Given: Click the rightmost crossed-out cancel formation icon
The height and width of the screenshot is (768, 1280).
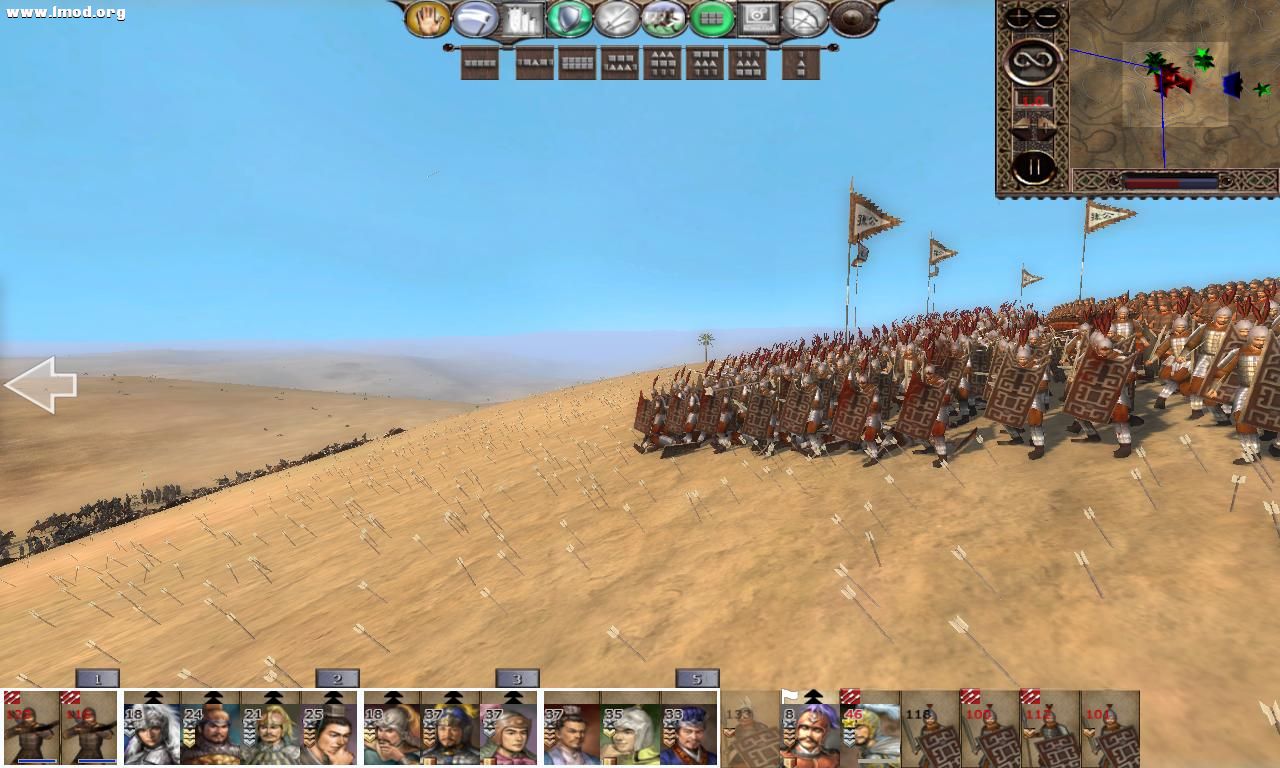Looking at the screenshot, I should [807, 18].
